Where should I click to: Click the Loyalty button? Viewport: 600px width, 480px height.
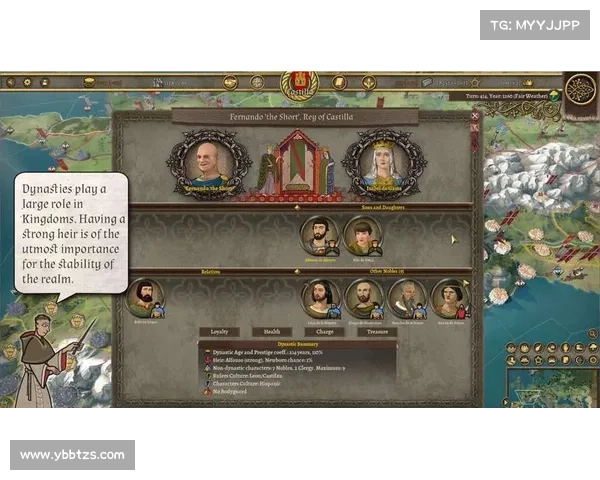(217, 331)
